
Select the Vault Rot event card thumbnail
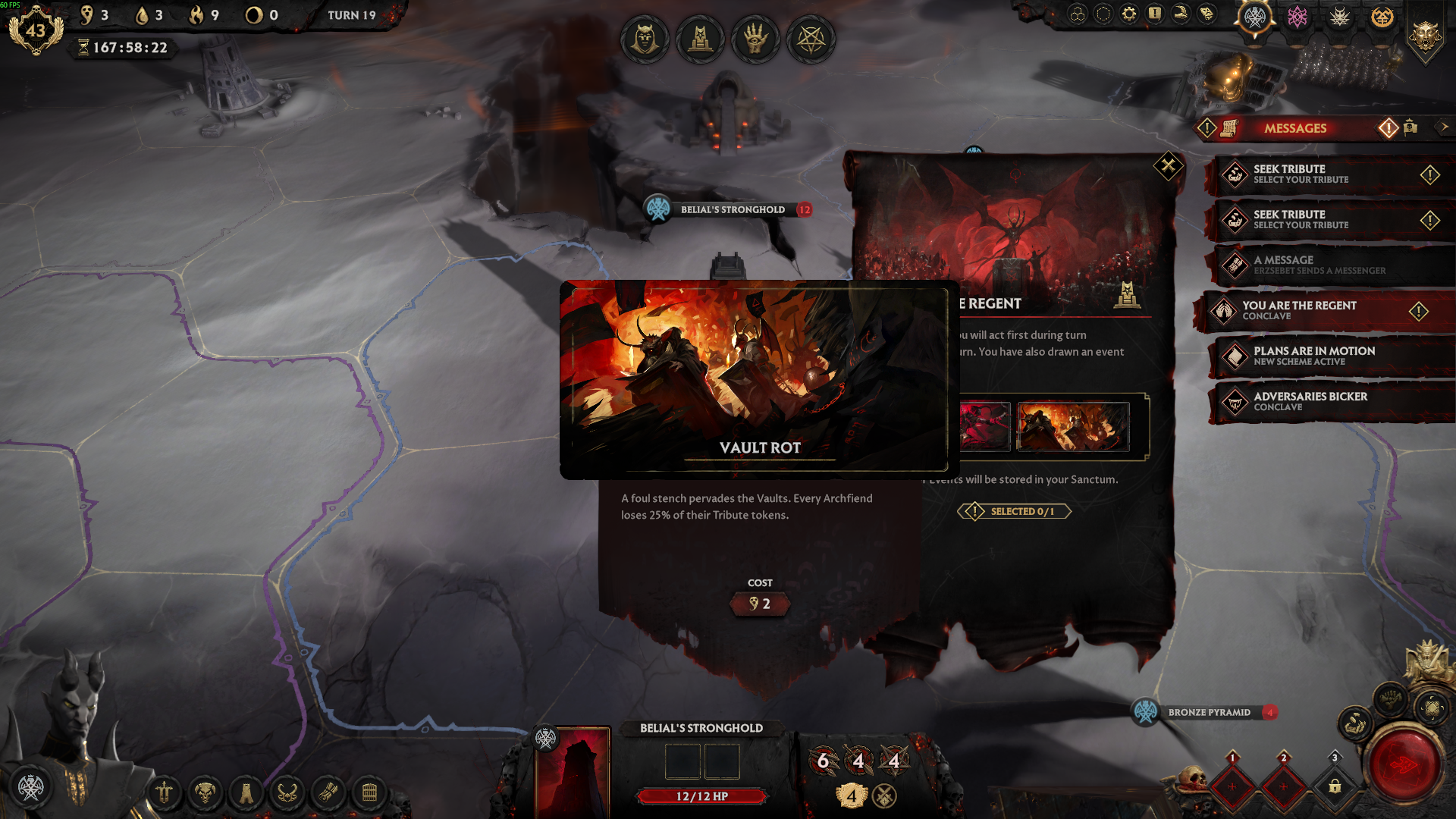(1072, 427)
